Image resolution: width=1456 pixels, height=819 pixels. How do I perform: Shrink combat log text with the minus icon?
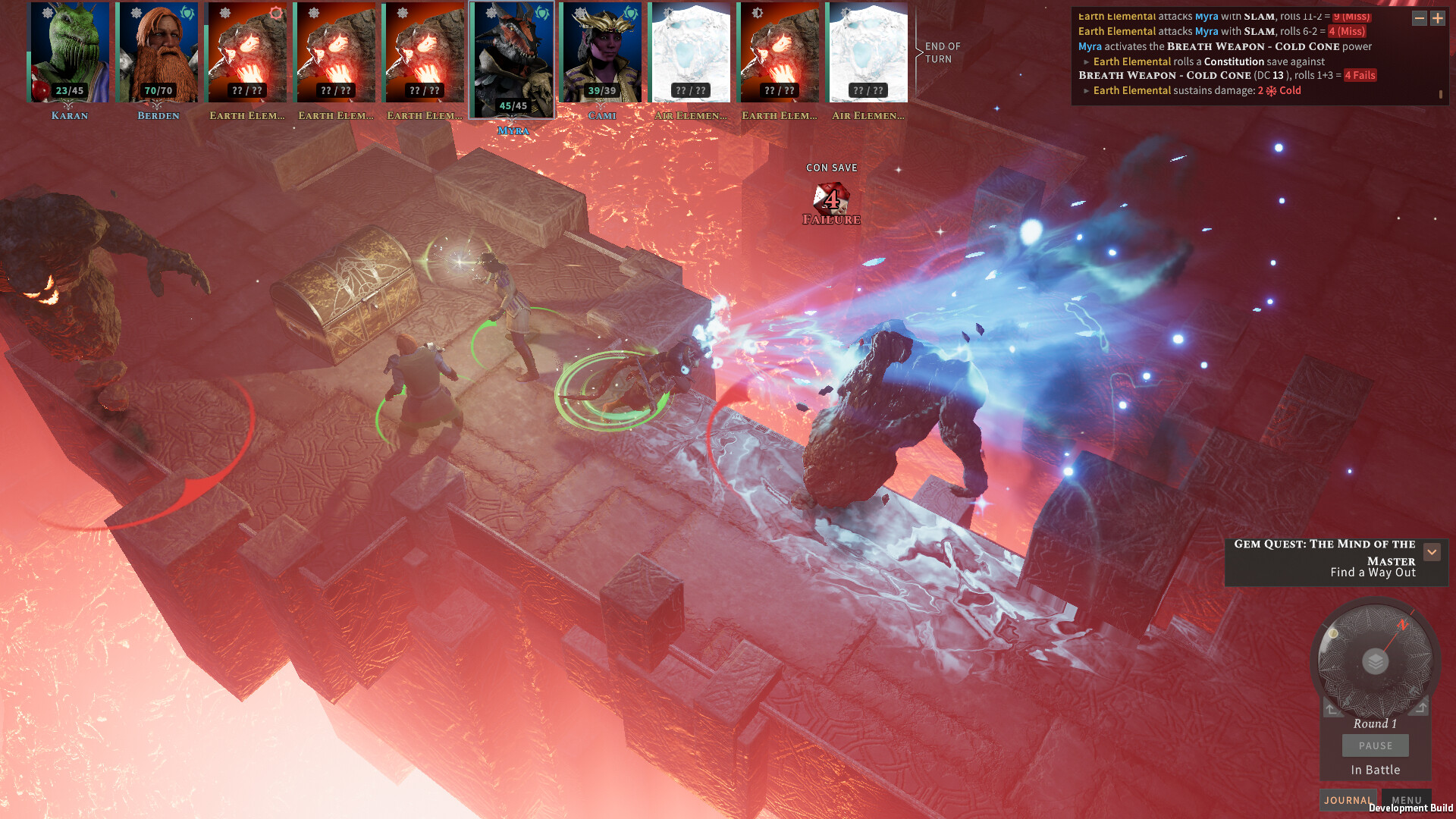[x=1419, y=18]
